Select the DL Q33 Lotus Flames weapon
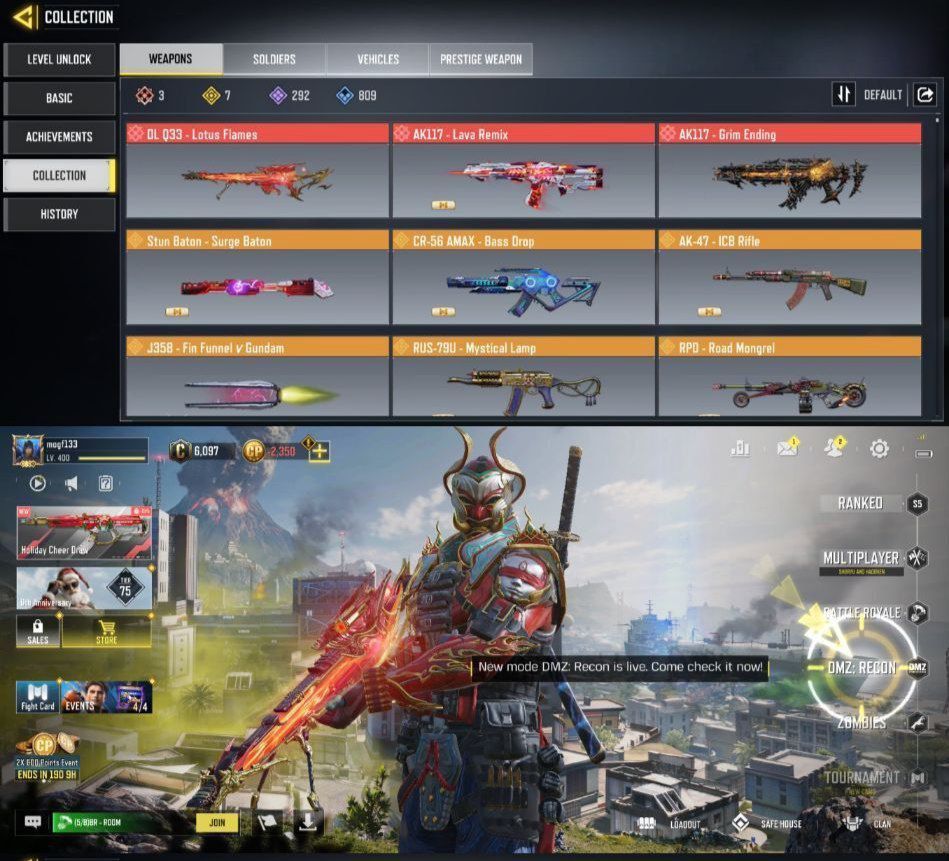Viewport: 949px width, 861px height. (257, 171)
